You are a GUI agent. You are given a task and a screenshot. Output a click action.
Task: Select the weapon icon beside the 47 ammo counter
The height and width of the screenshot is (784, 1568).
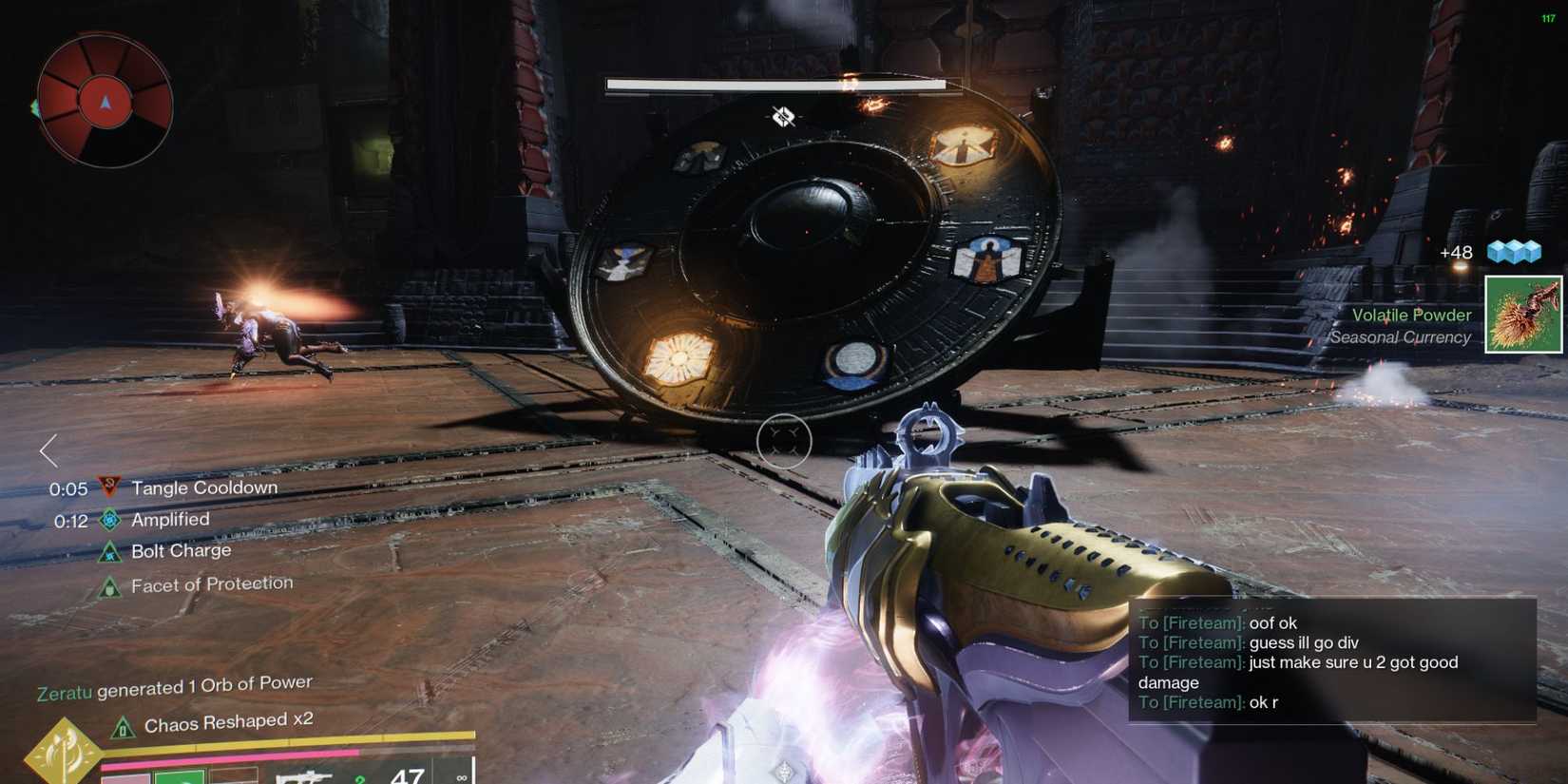306,774
